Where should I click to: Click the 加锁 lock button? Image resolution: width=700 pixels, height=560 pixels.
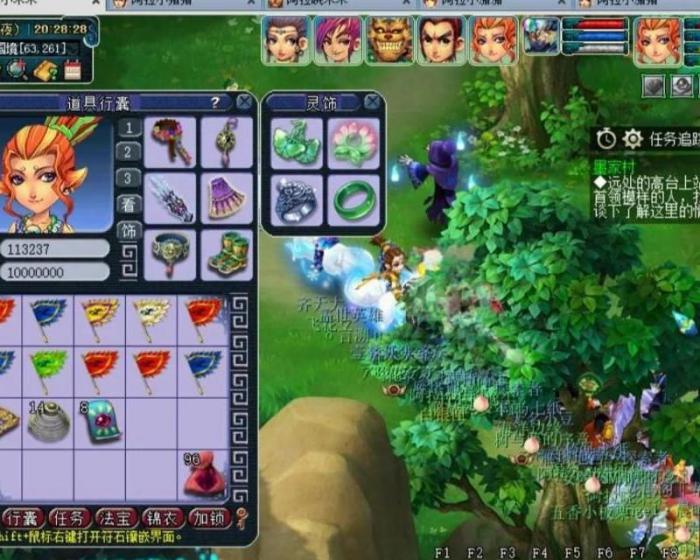[208, 518]
